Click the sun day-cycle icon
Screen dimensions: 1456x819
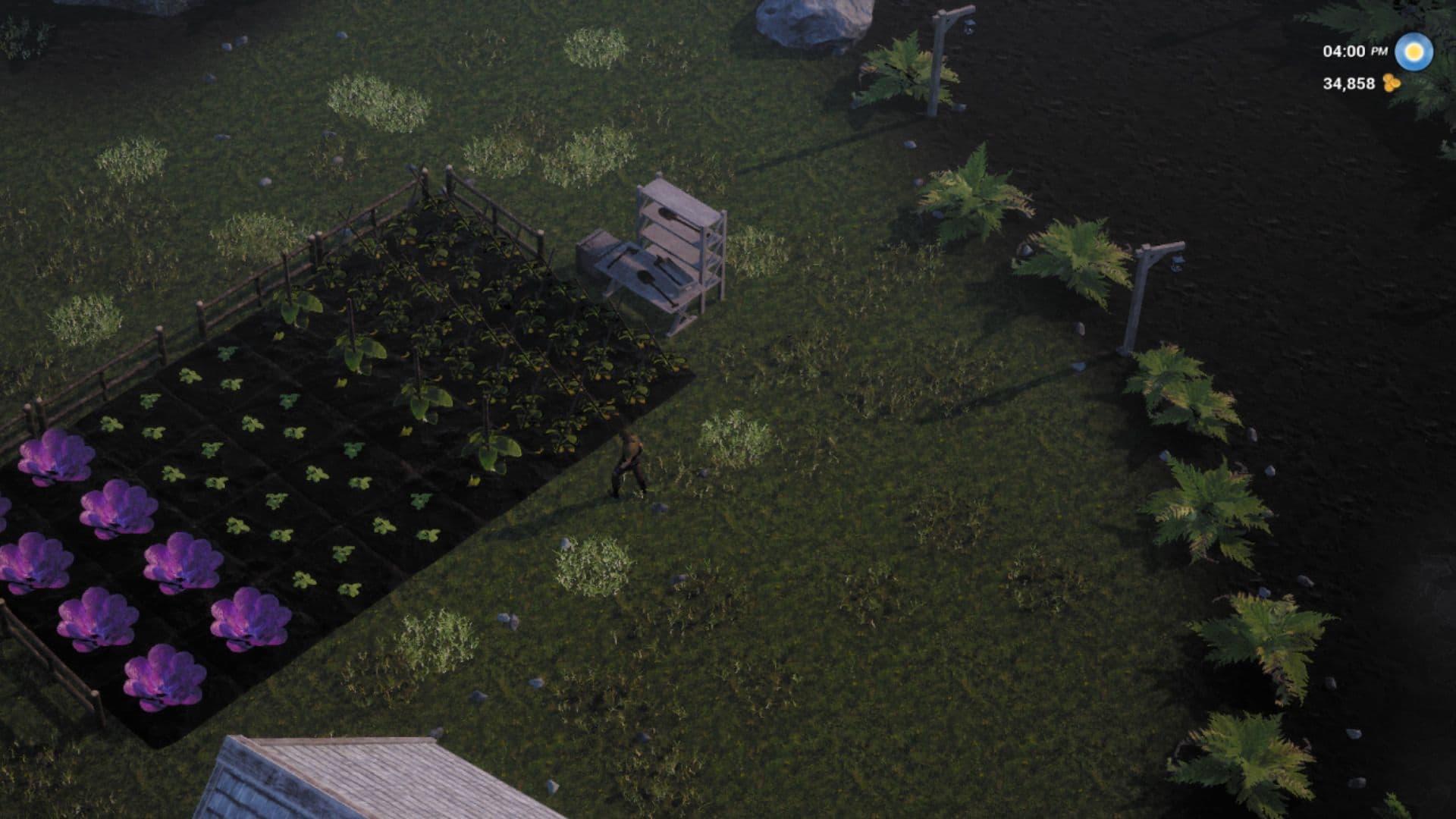tap(1413, 52)
